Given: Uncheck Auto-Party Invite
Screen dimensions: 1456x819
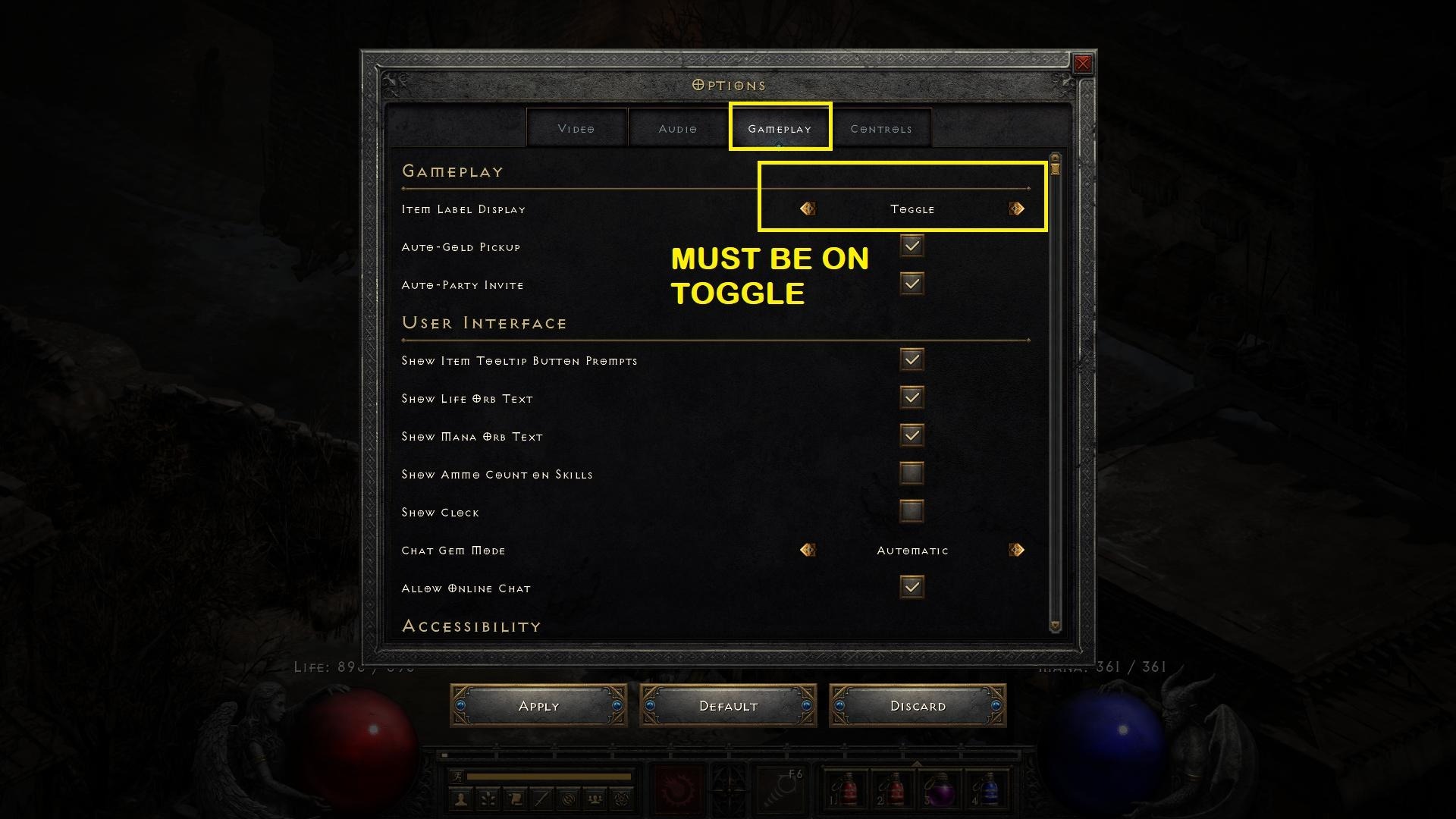Looking at the screenshot, I should coord(912,284).
